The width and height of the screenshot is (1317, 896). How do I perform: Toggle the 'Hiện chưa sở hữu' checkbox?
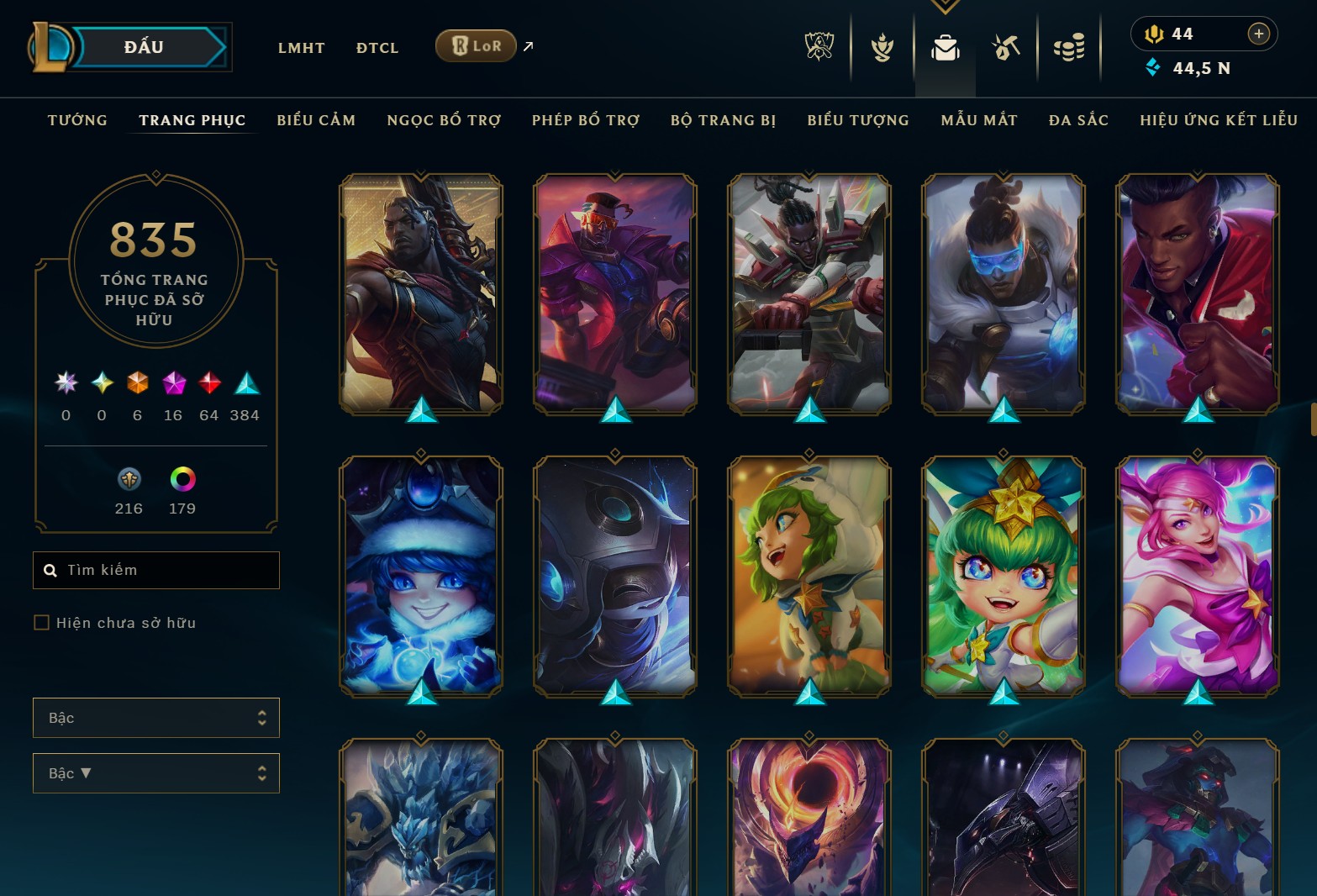click(42, 622)
